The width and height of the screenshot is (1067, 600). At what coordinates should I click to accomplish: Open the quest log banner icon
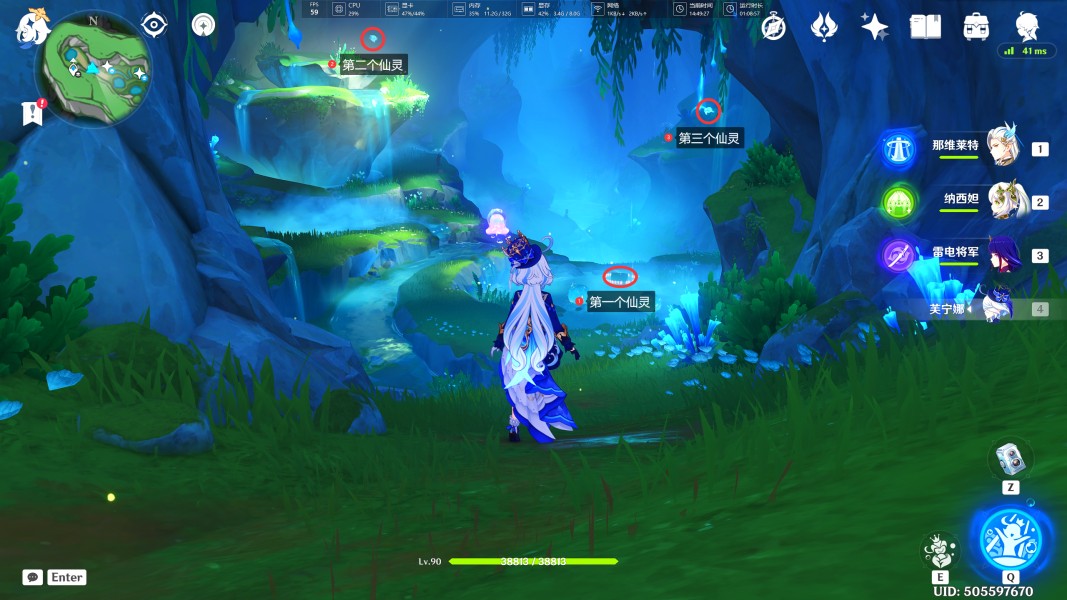(x=32, y=113)
